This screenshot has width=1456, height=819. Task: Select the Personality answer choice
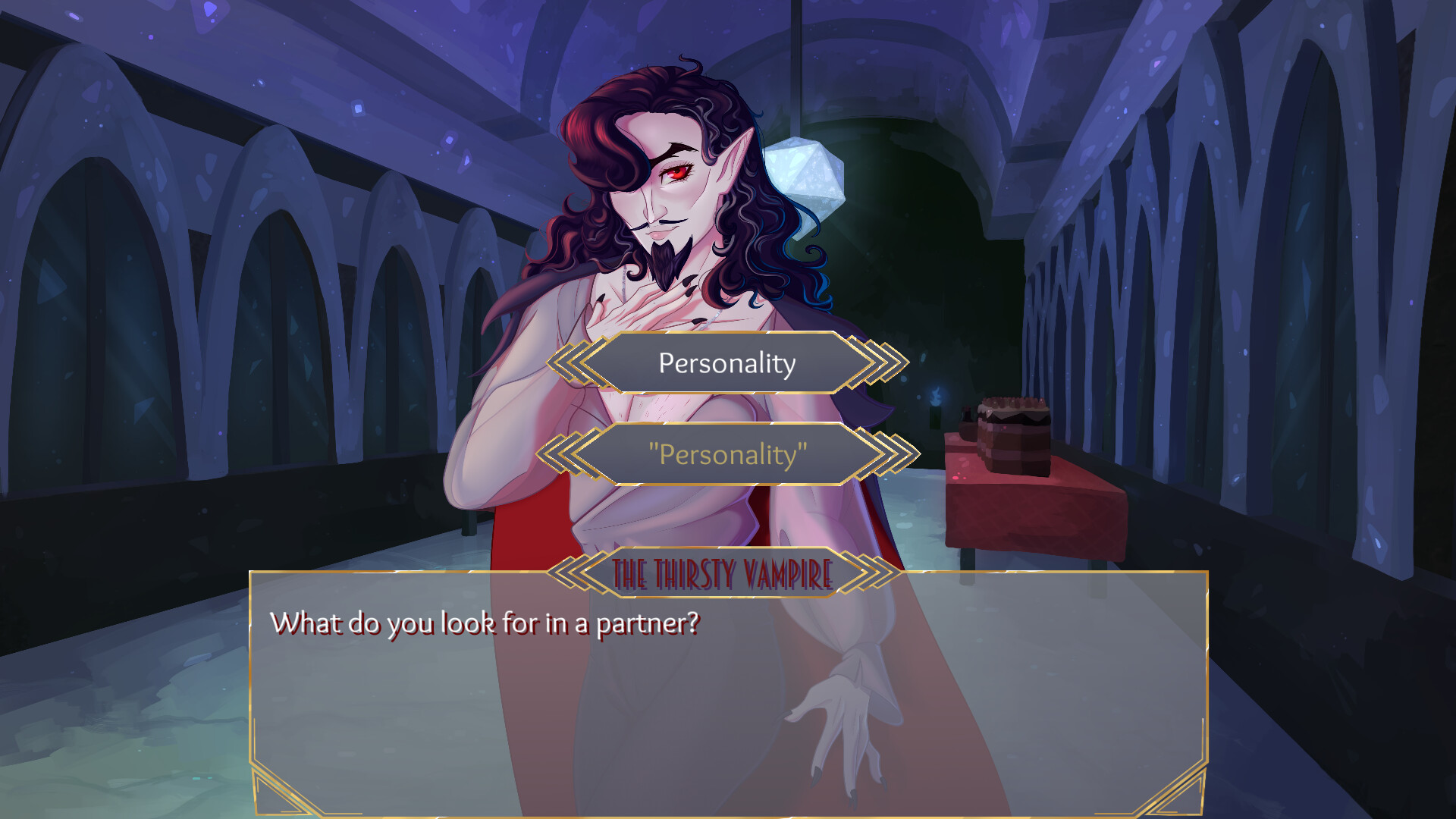pyautogui.click(x=726, y=363)
